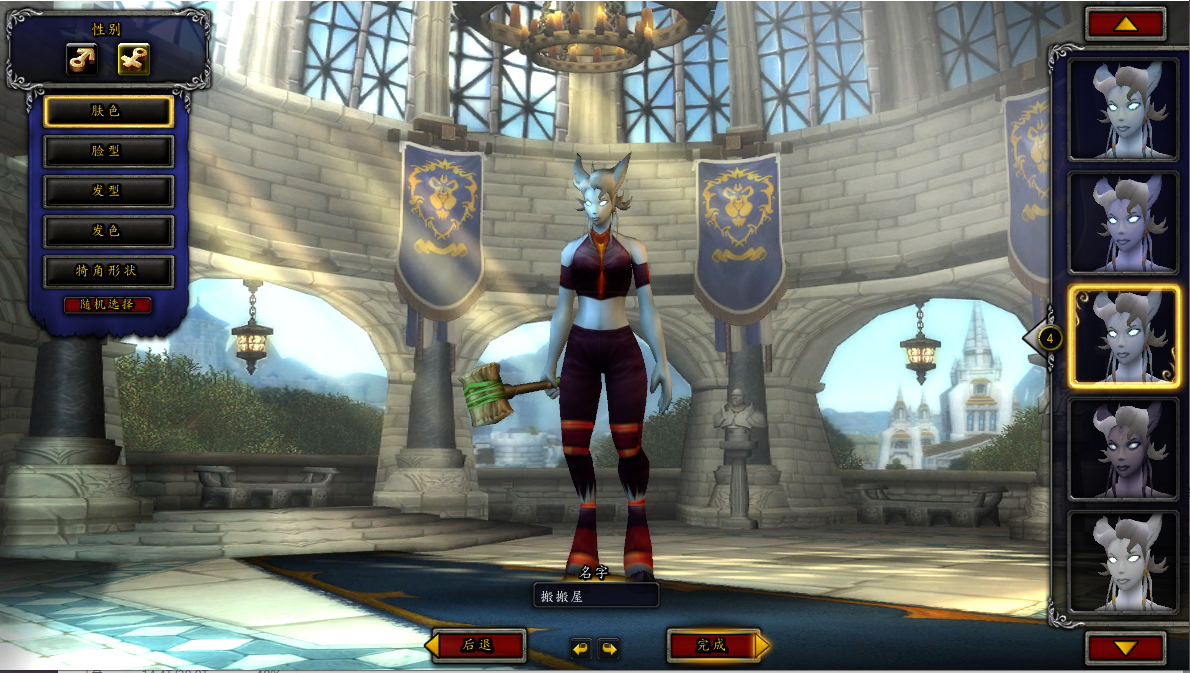This screenshot has height=673, width=1190.
Task: Pick the pale grey-white skin portrait
Action: (x=1122, y=562)
